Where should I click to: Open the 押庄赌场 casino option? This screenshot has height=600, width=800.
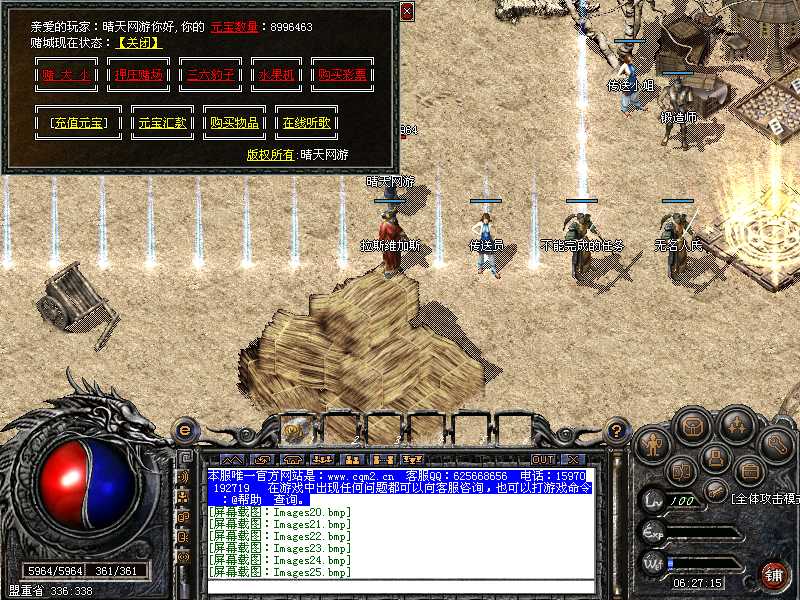tap(137, 75)
